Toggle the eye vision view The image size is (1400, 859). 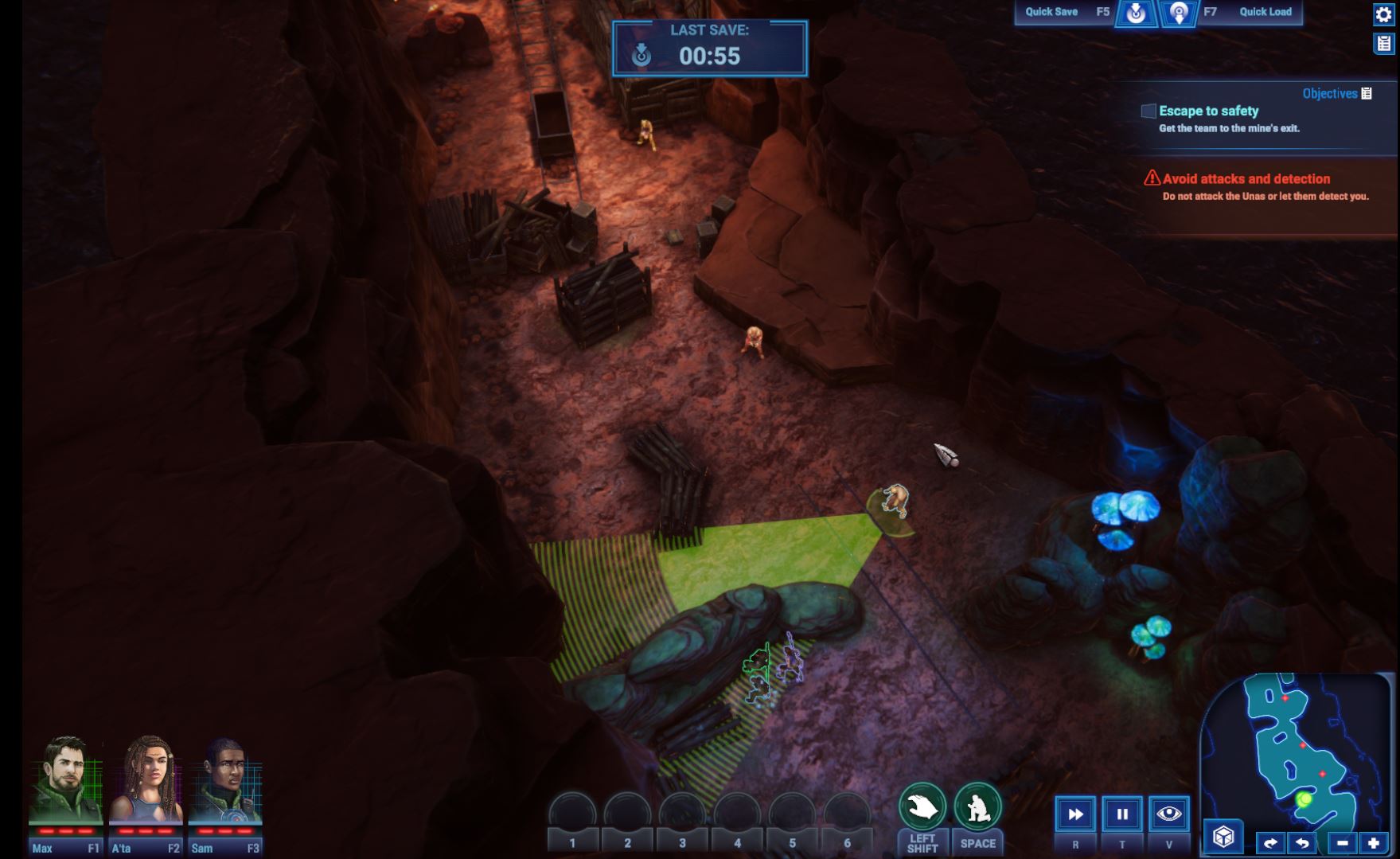coord(1168,814)
